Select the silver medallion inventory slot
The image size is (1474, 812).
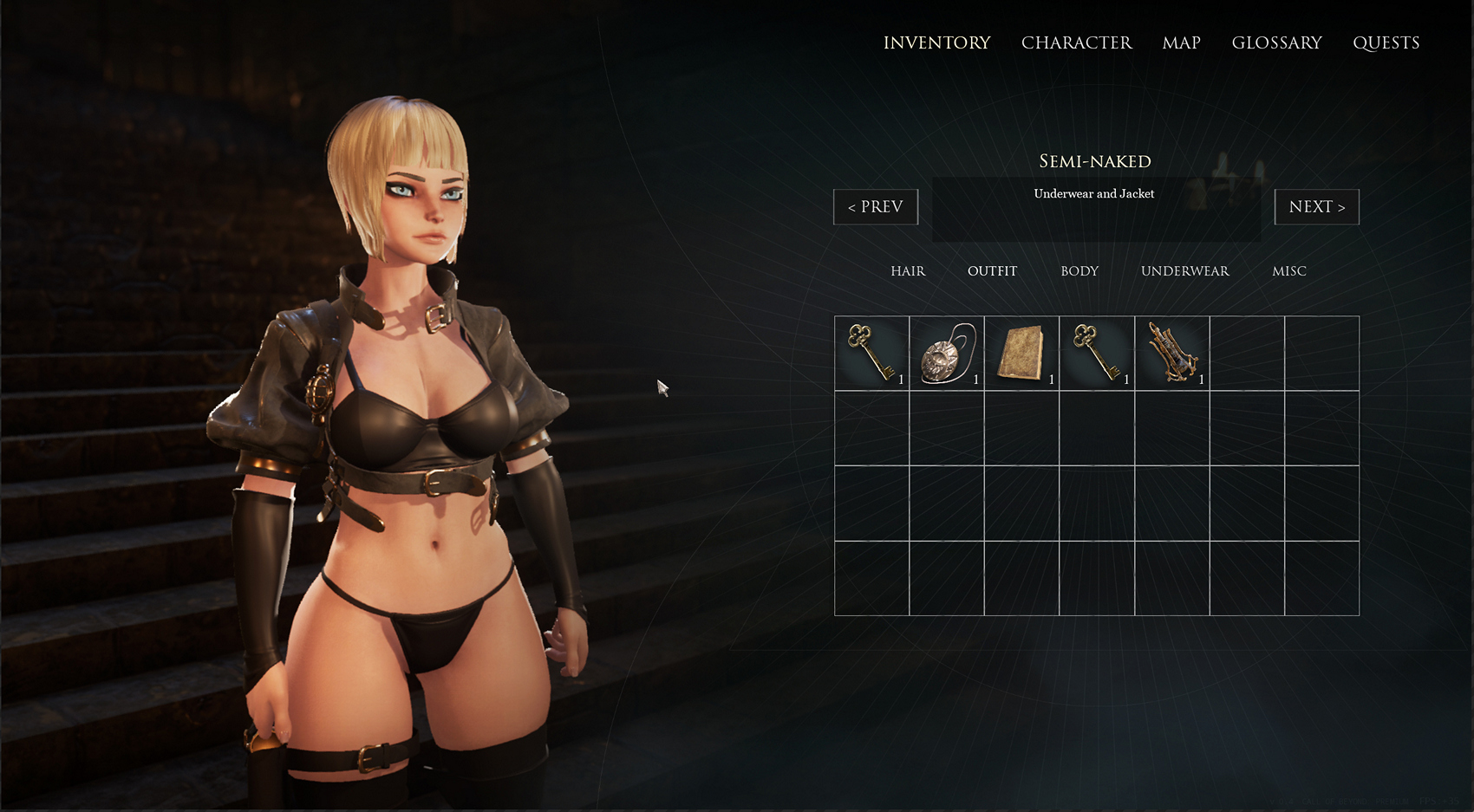947,354
